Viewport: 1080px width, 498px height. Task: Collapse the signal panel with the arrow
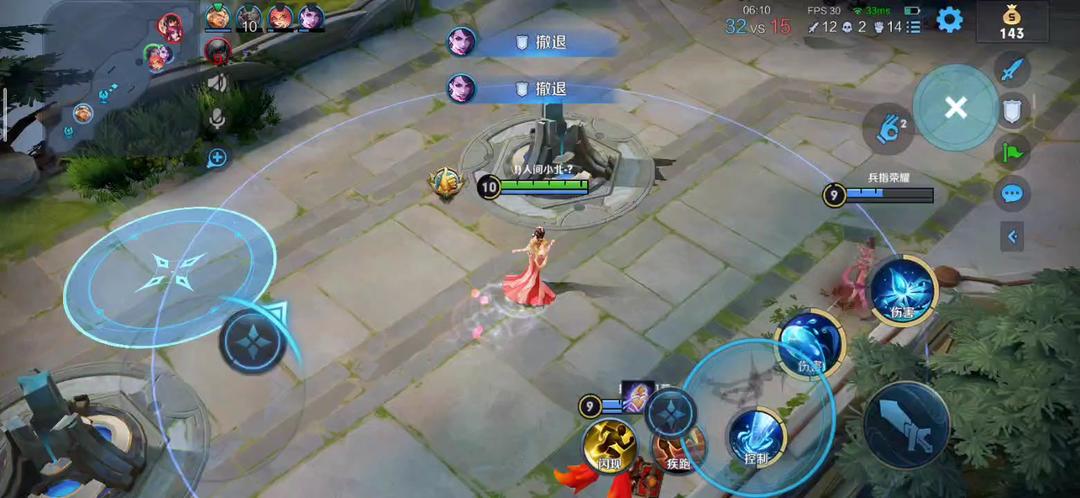point(1012,237)
